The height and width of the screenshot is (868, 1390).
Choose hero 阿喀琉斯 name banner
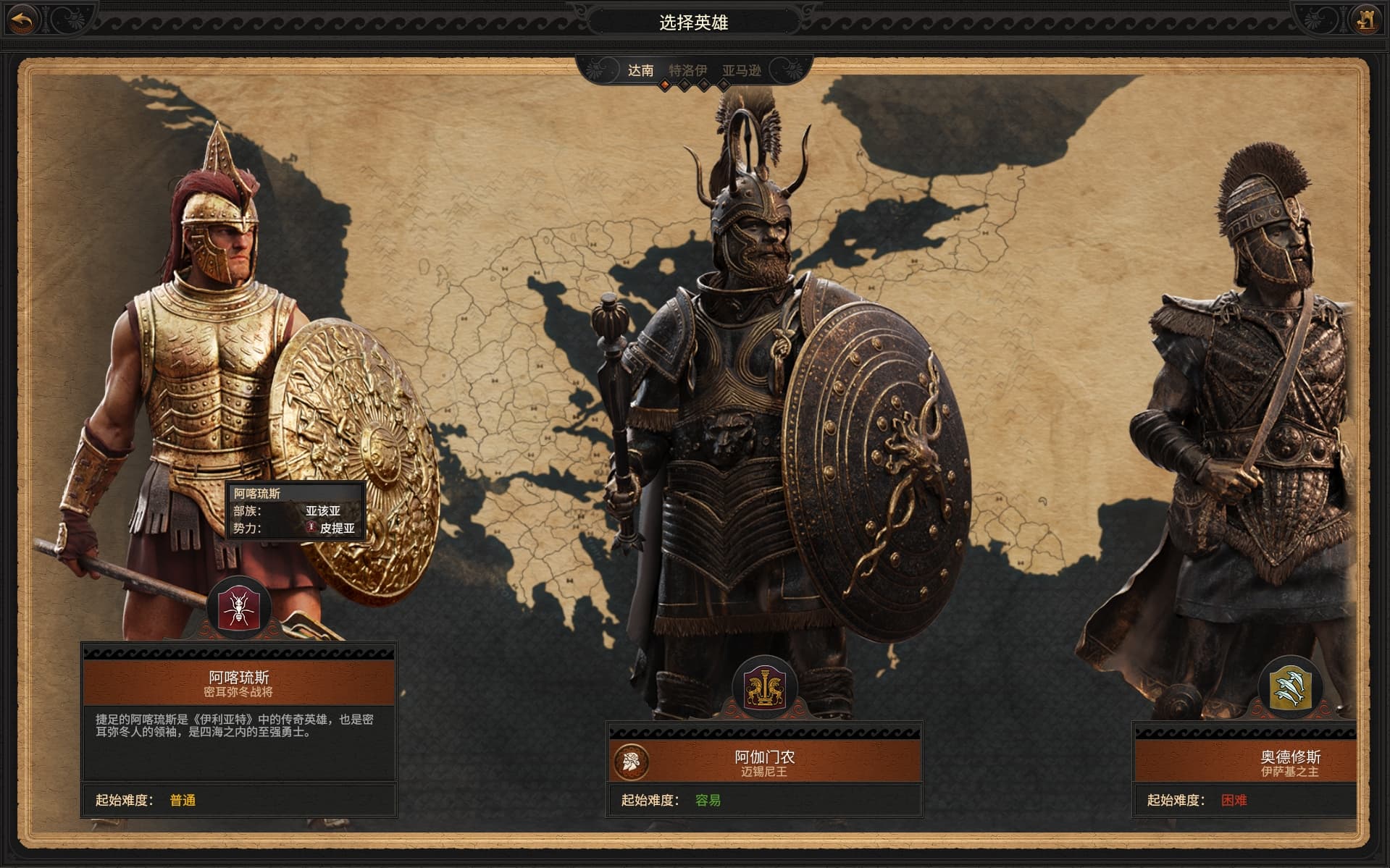pyautogui.click(x=238, y=683)
